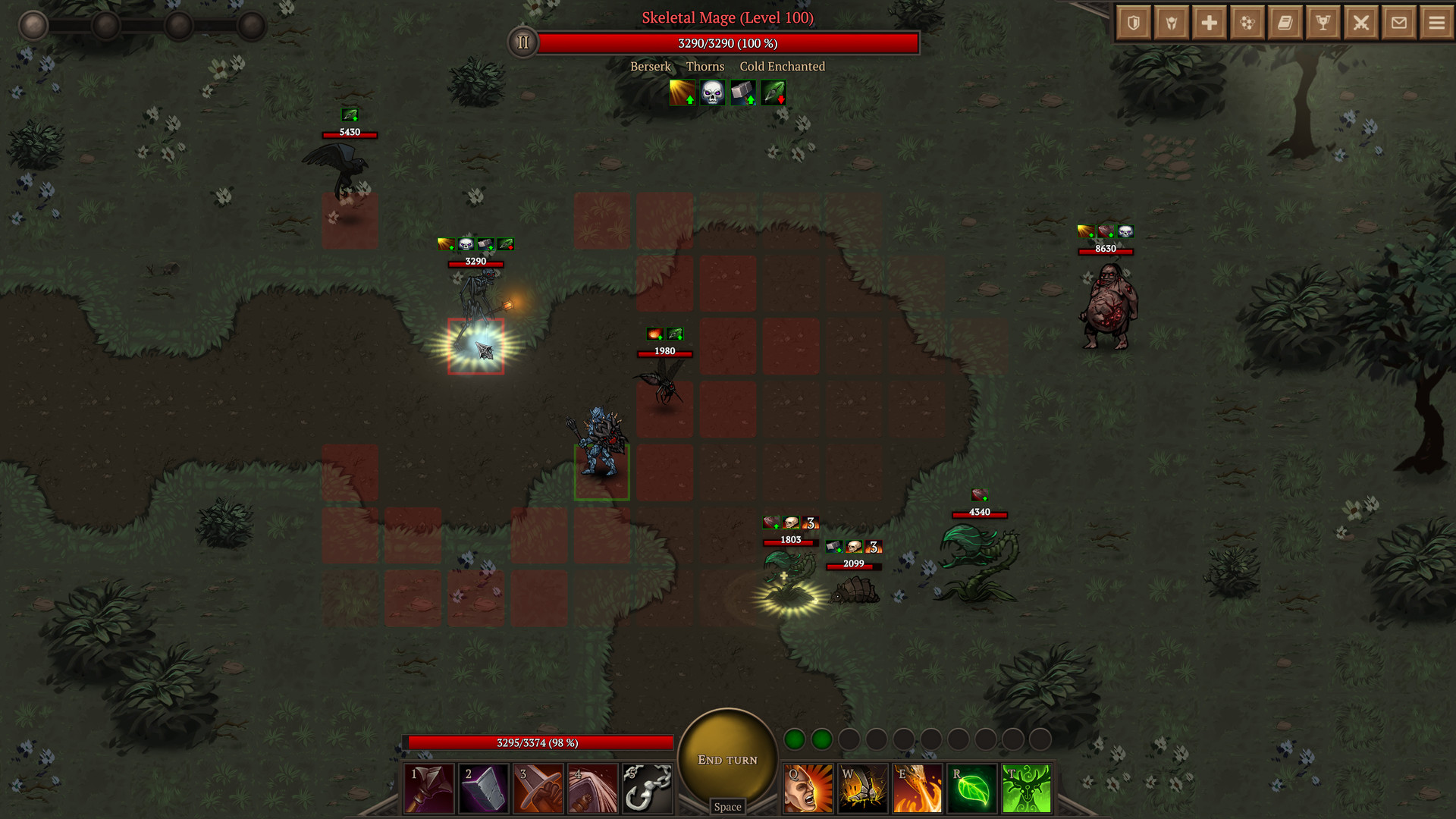Image resolution: width=1456 pixels, height=819 pixels.
Task: Use the chain hook ability in slot 5
Action: pos(648,789)
